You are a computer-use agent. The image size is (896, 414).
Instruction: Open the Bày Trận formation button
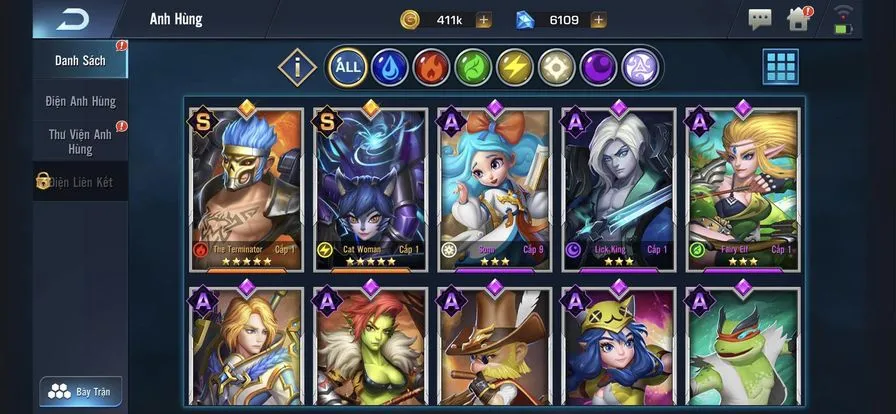[x=80, y=391]
